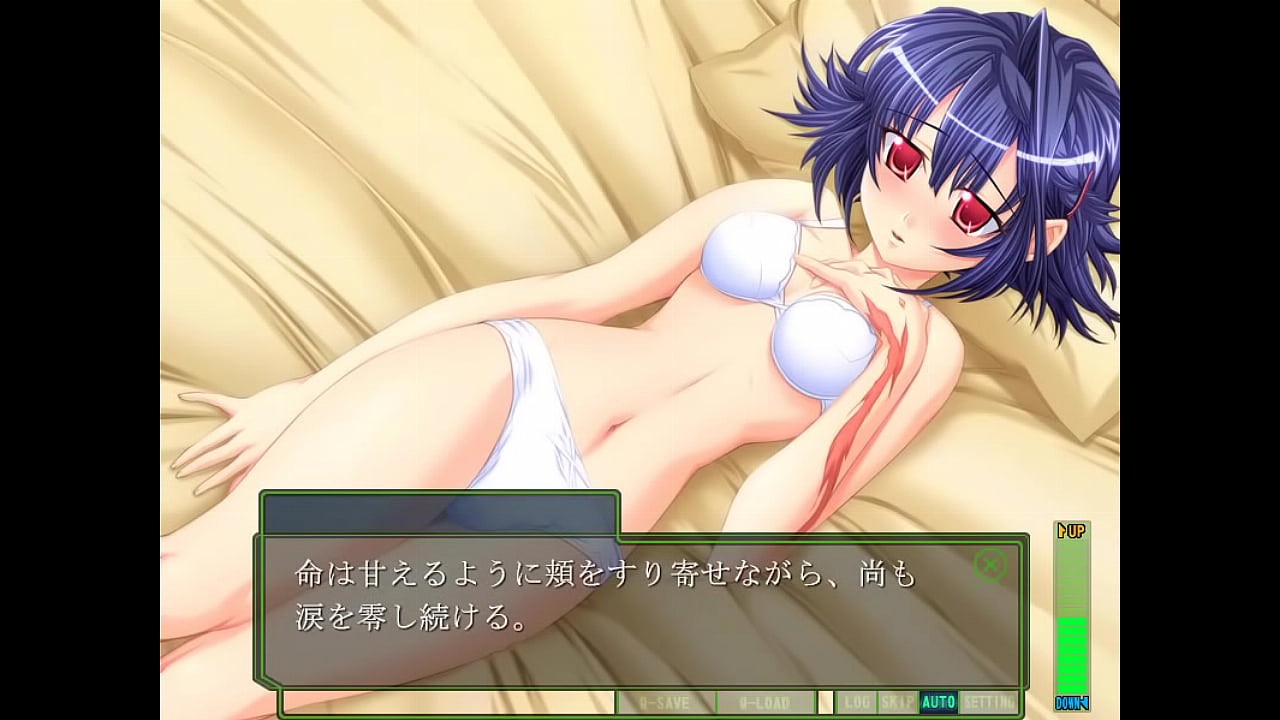
Task: Click the Q-LOAD quick load button
Action: pos(765,702)
